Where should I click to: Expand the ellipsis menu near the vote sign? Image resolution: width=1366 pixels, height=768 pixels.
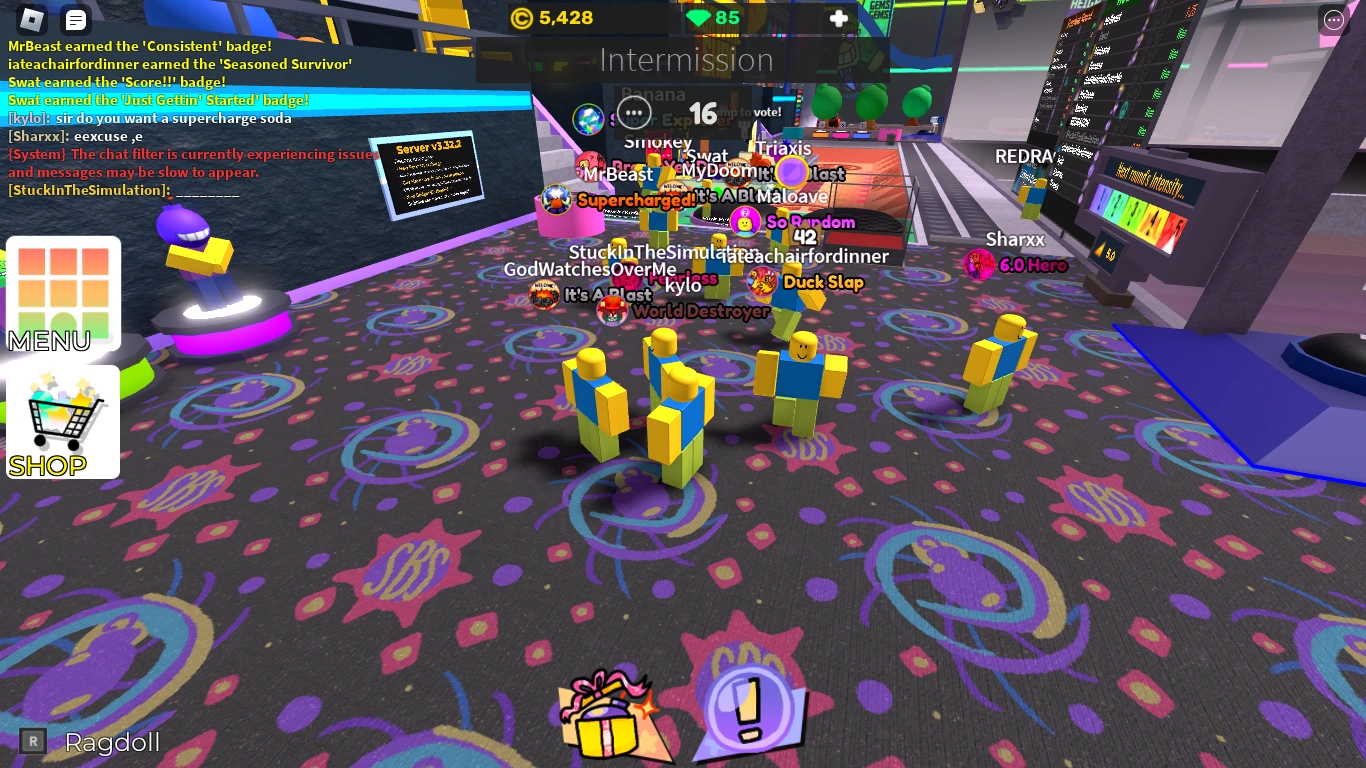point(635,113)
